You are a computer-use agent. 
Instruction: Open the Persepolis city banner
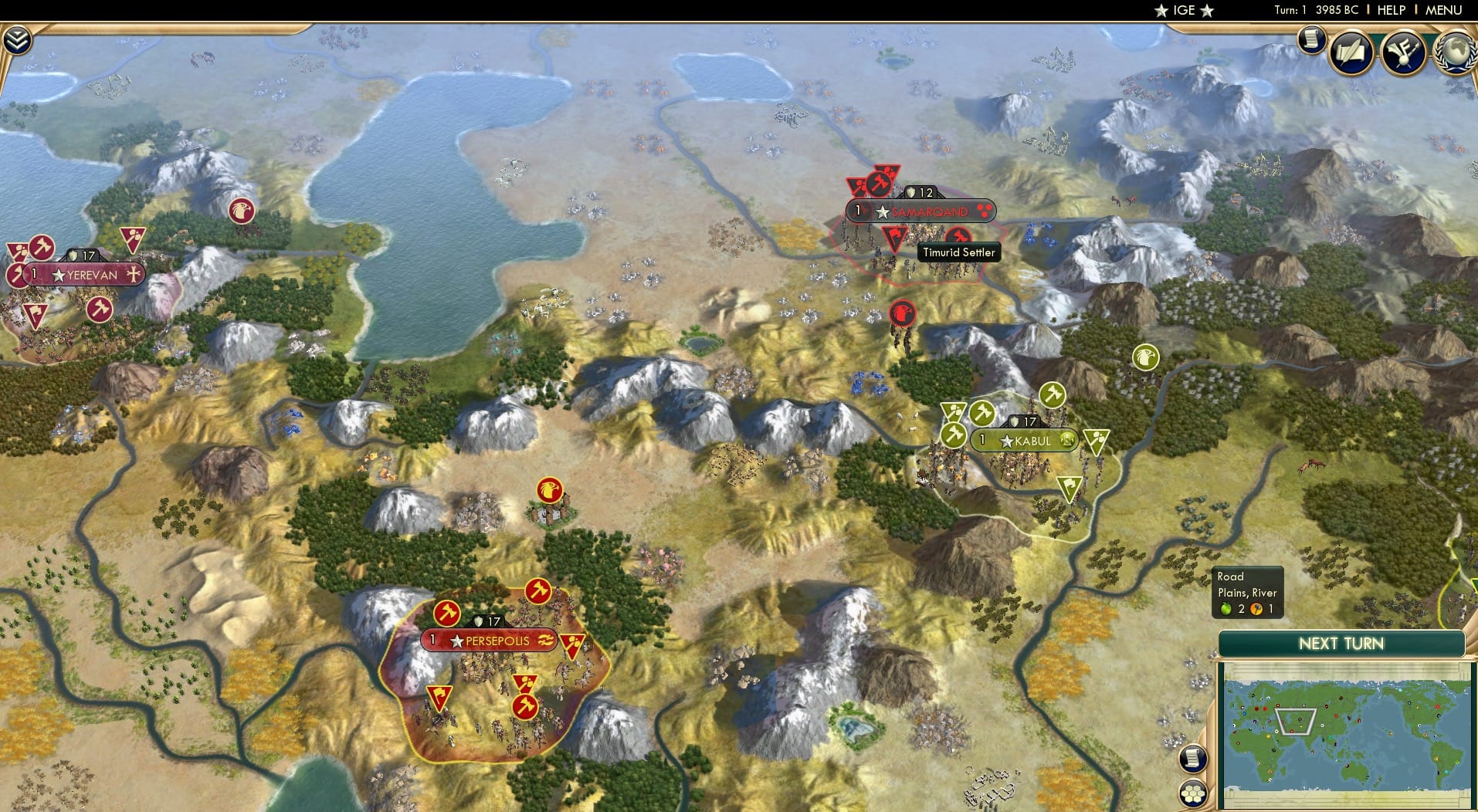pos(491,641)
